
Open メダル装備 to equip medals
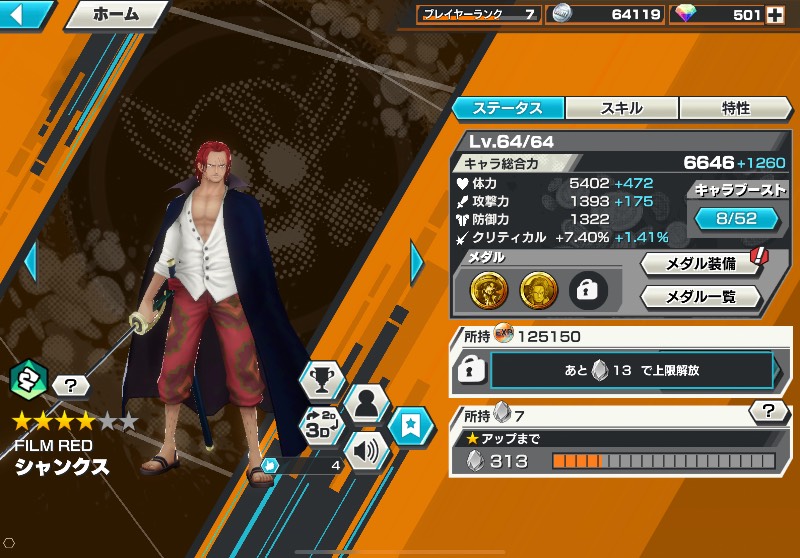[701, 265]
